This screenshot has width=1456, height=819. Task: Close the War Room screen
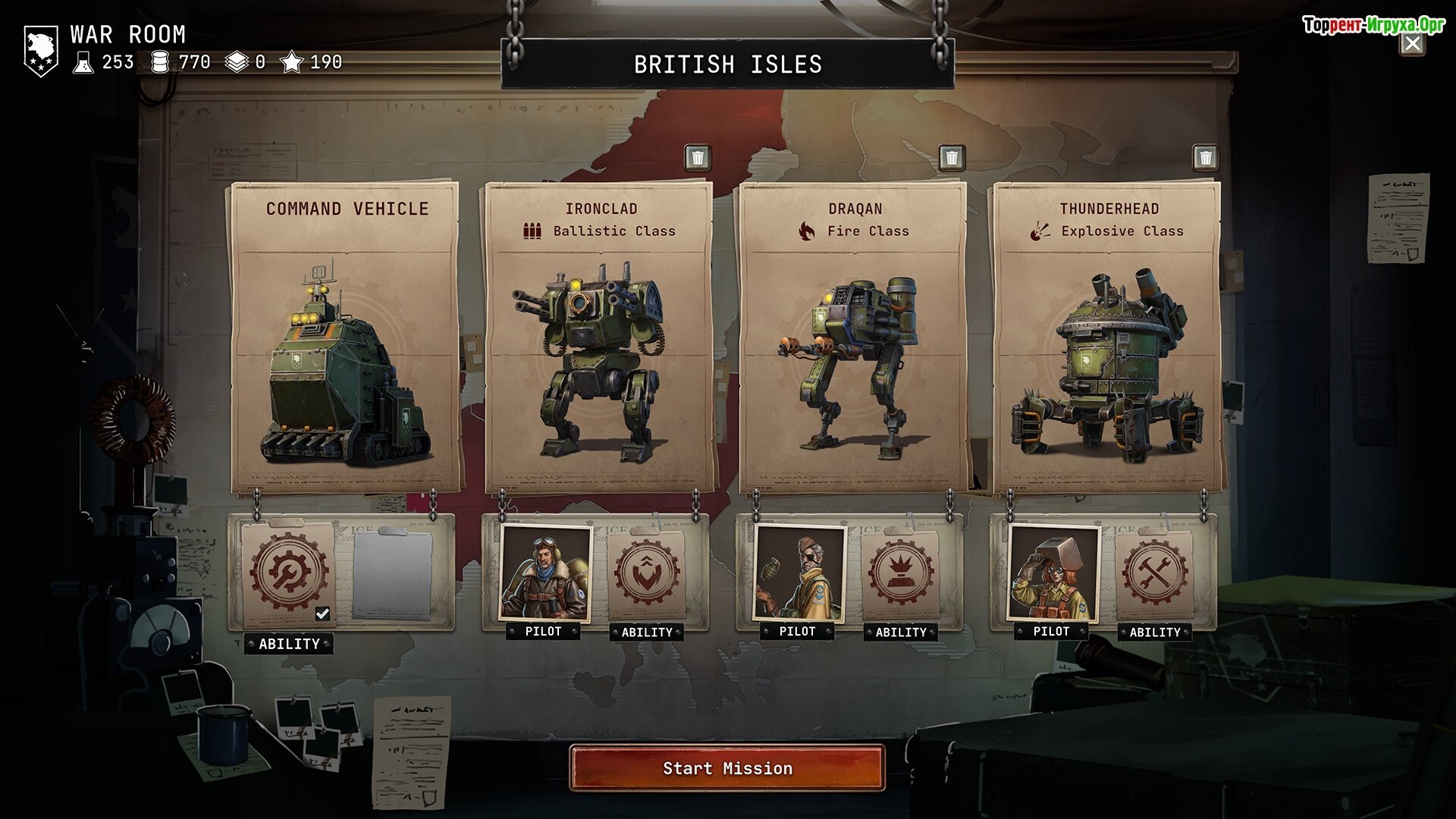(1412, 44)
